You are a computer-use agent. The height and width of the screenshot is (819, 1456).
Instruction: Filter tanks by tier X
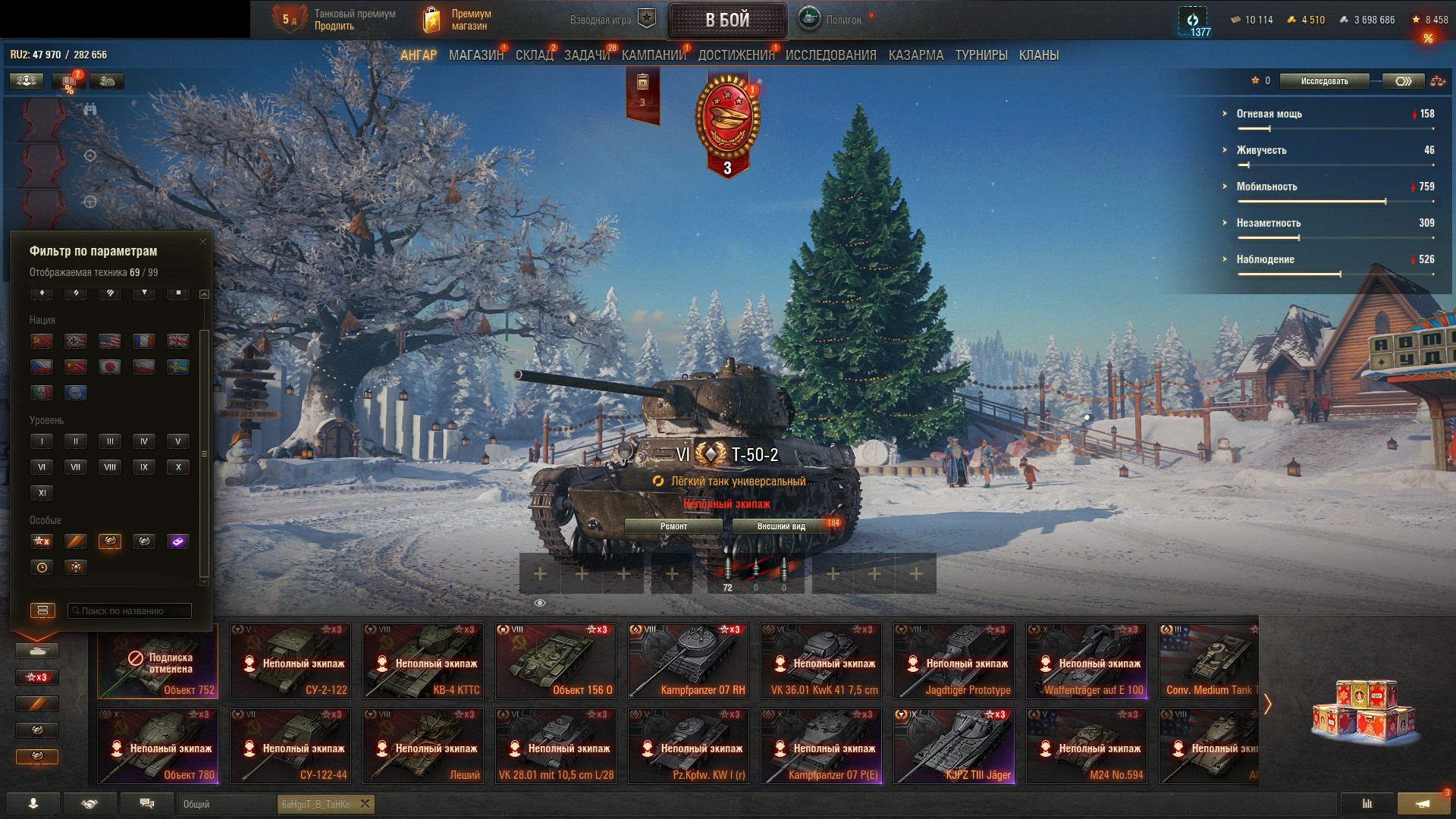tap(178, 467)
